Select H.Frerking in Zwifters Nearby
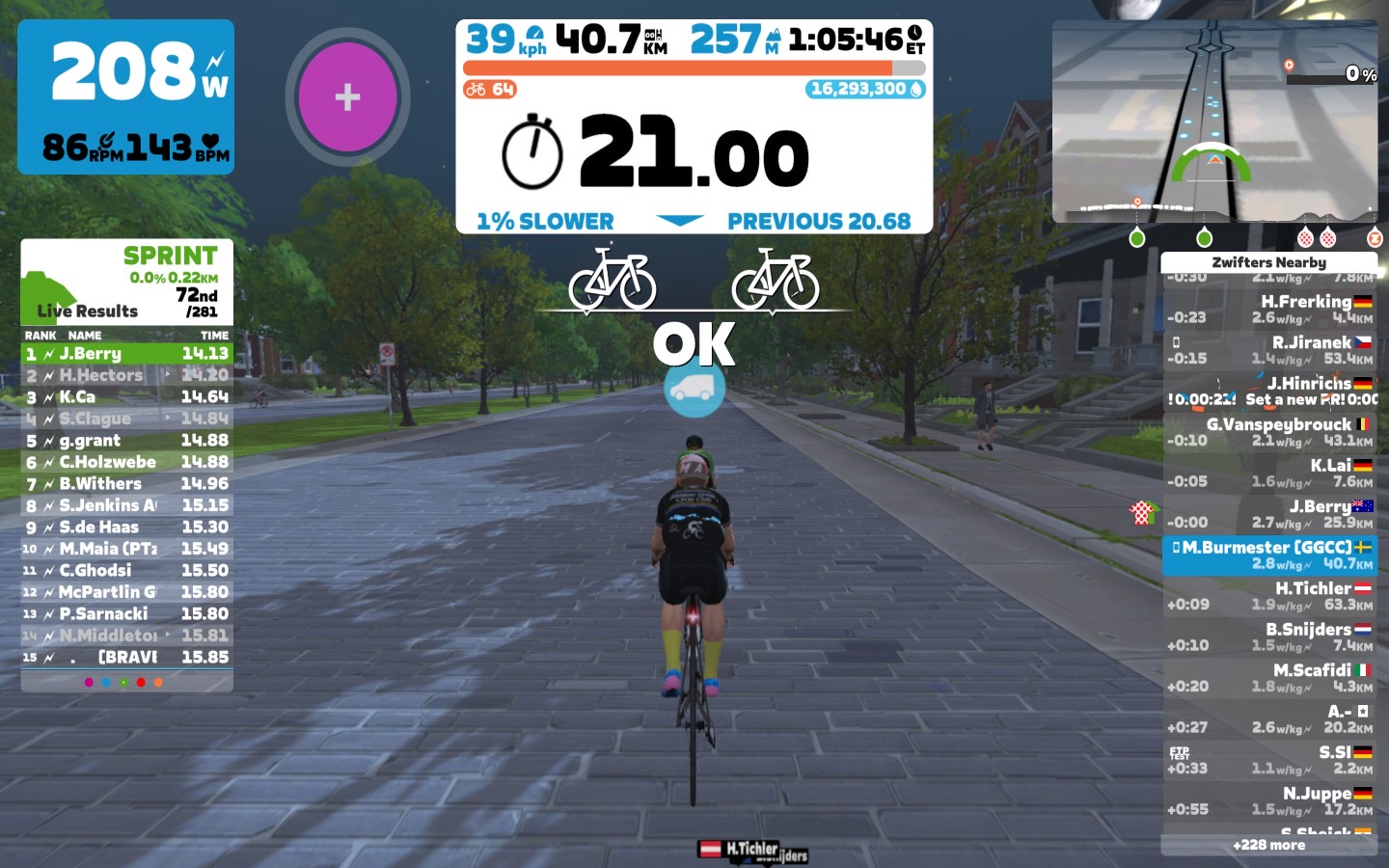The image size is (1389, 868). point(1269,309)
